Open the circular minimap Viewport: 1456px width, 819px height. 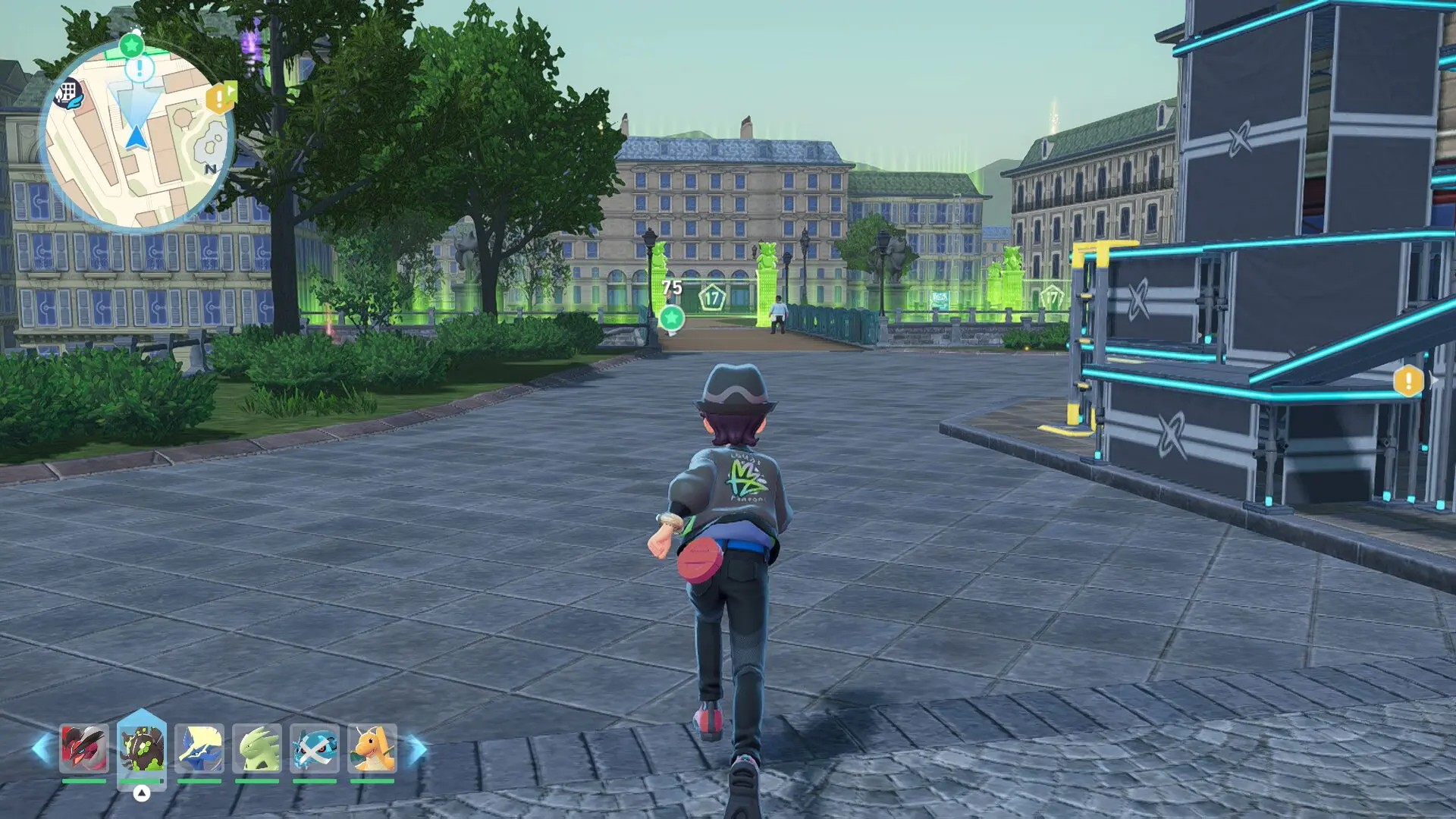click(x=136, y=136)
